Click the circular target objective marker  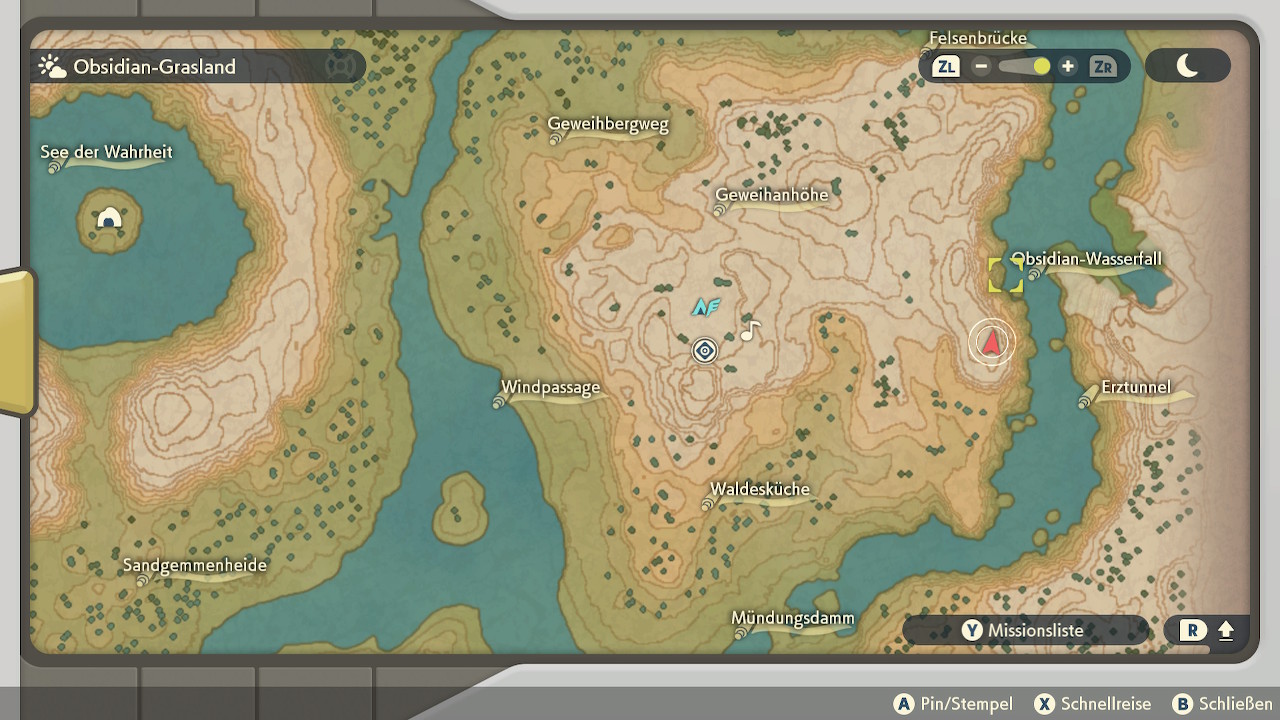pos(705,351)
